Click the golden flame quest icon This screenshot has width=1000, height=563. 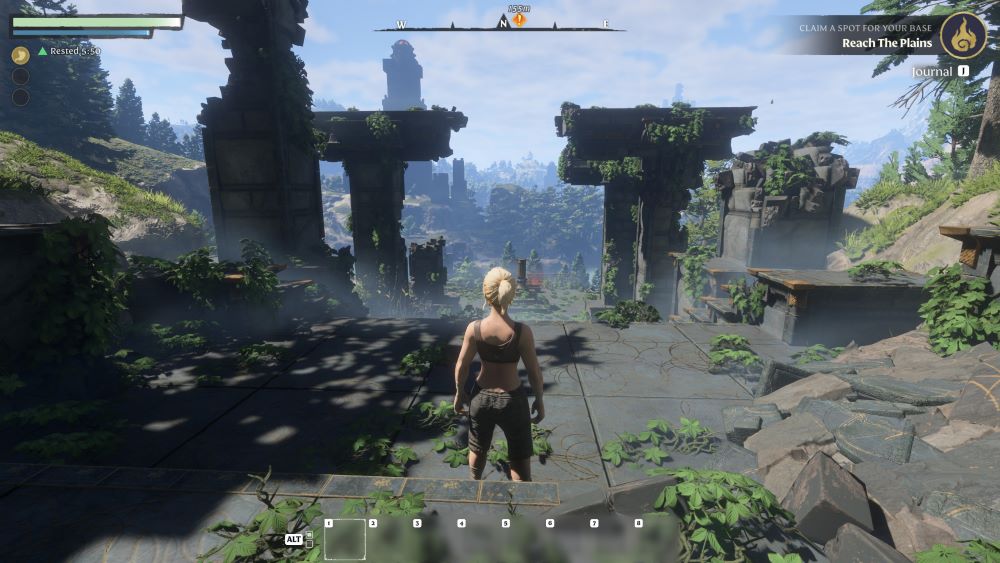[x=964, y=36]
